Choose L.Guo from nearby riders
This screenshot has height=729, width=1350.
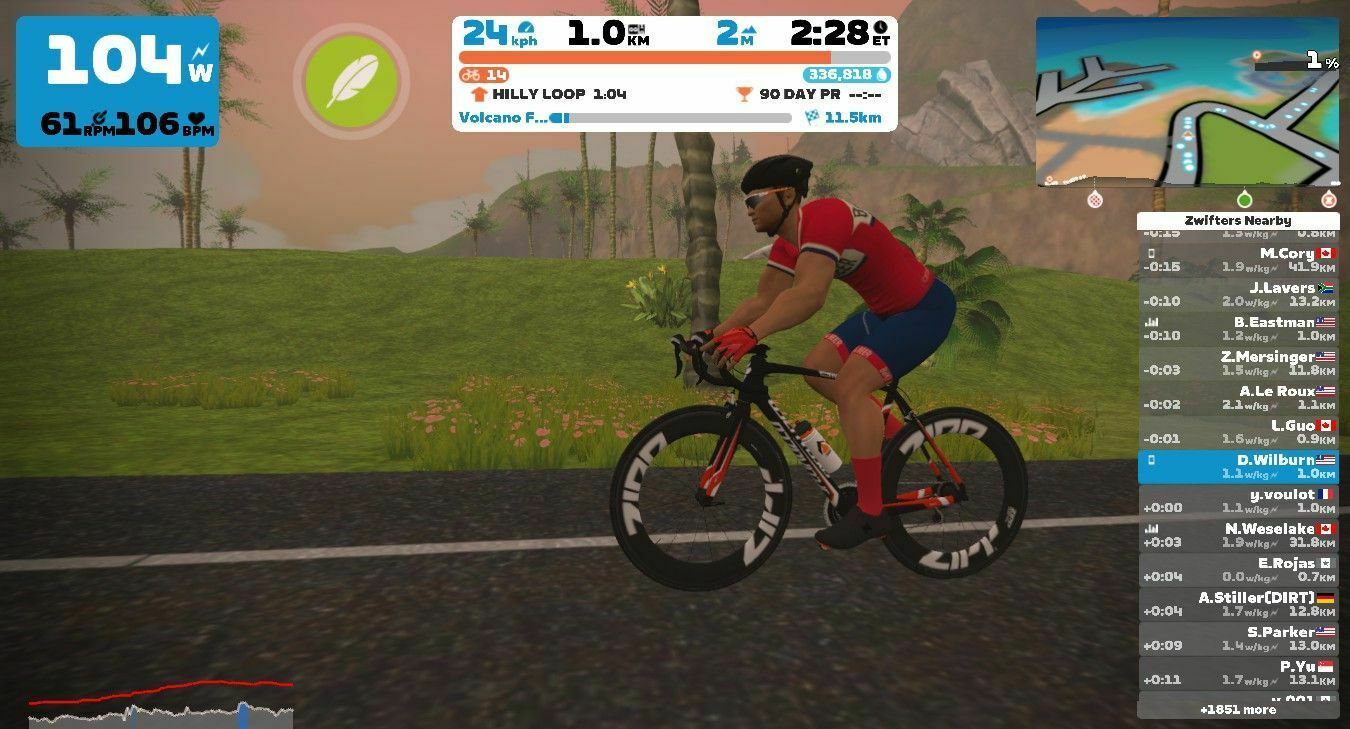(1238, 432)
